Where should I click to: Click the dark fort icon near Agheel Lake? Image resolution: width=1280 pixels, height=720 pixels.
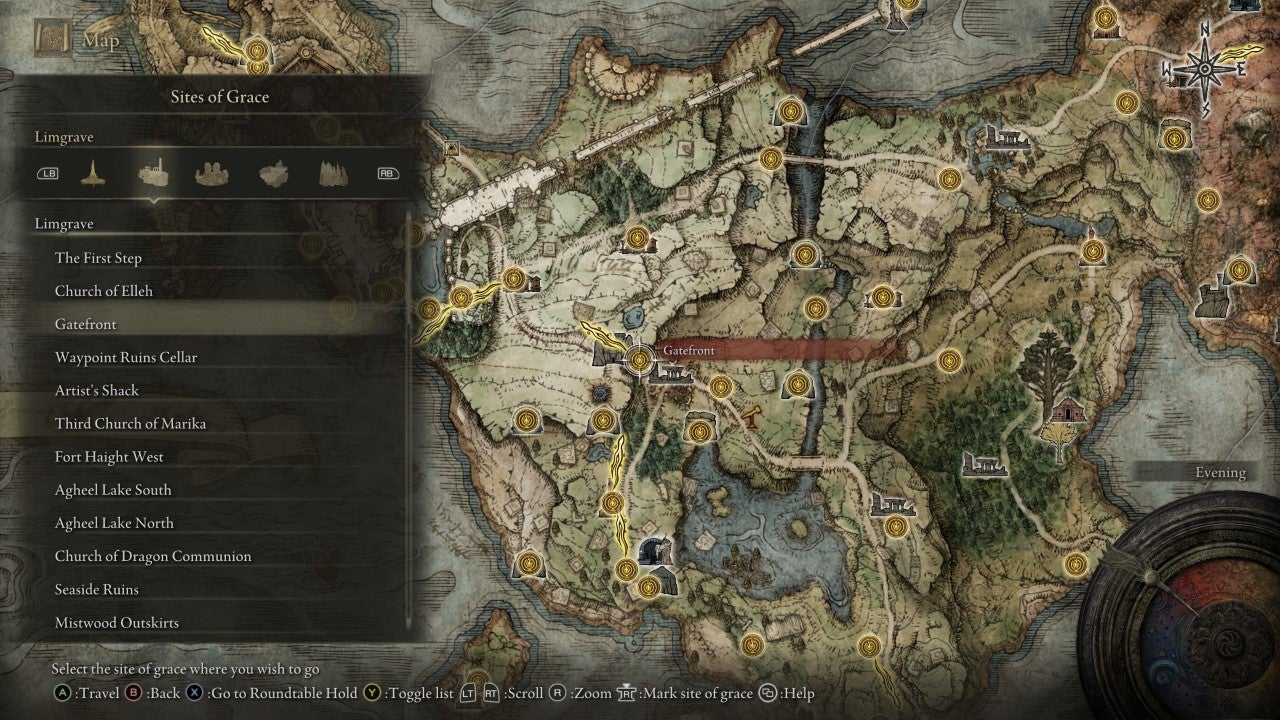pos(655,548)
